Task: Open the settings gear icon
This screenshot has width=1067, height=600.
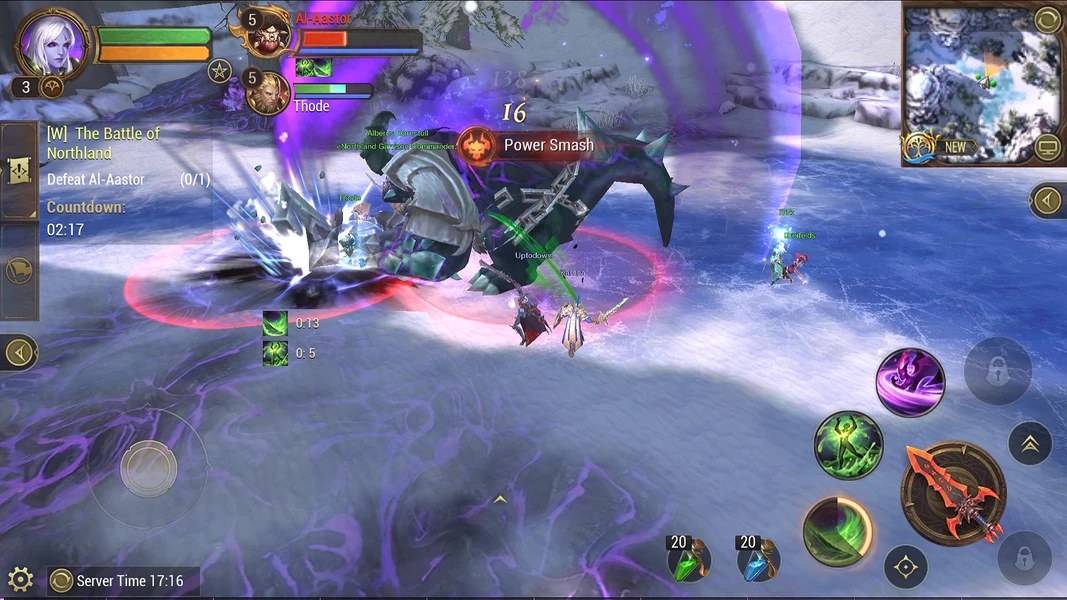Action: (20, 578)
